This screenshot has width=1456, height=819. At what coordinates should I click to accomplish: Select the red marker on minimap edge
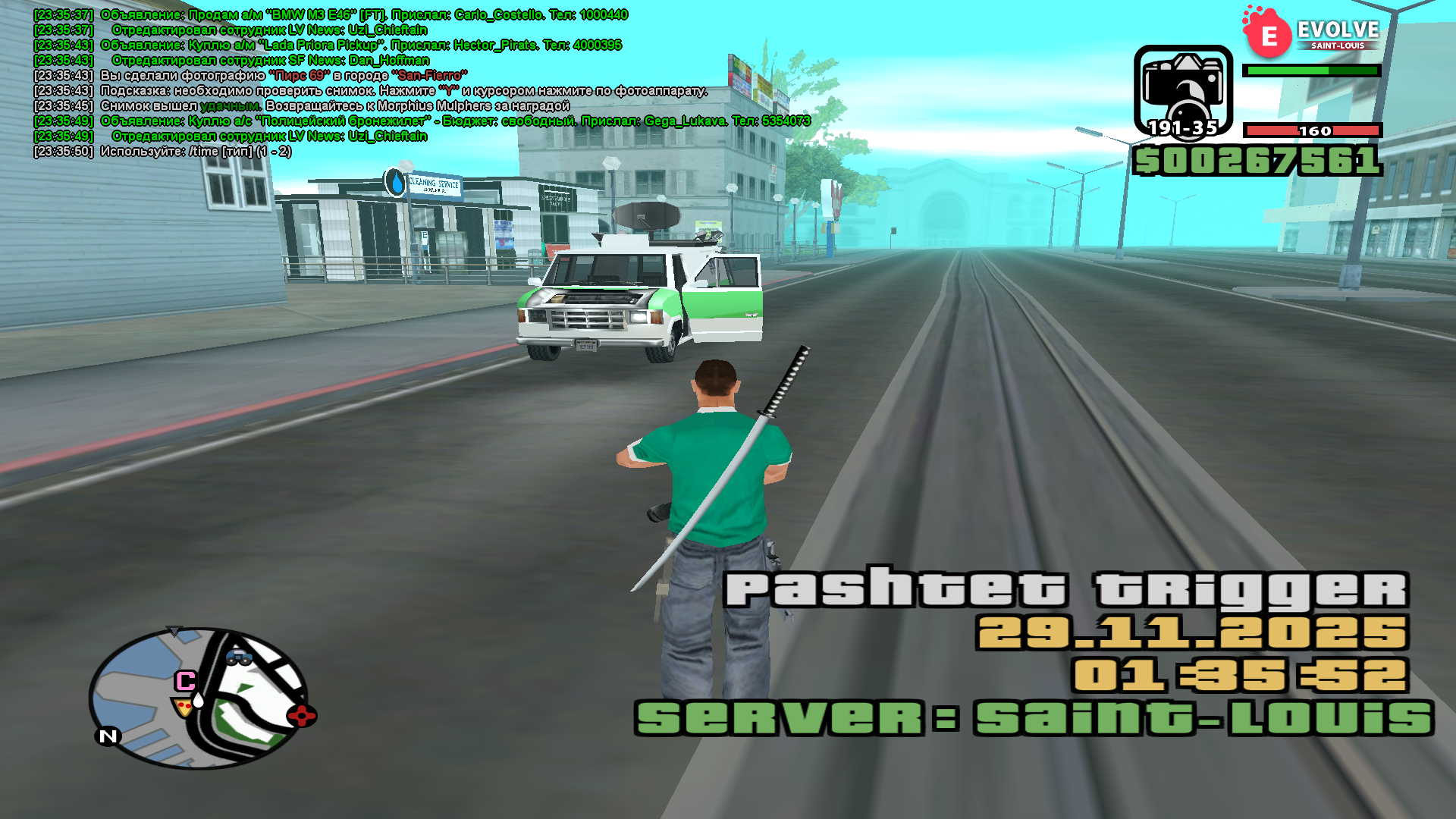[x=301, y=715]
